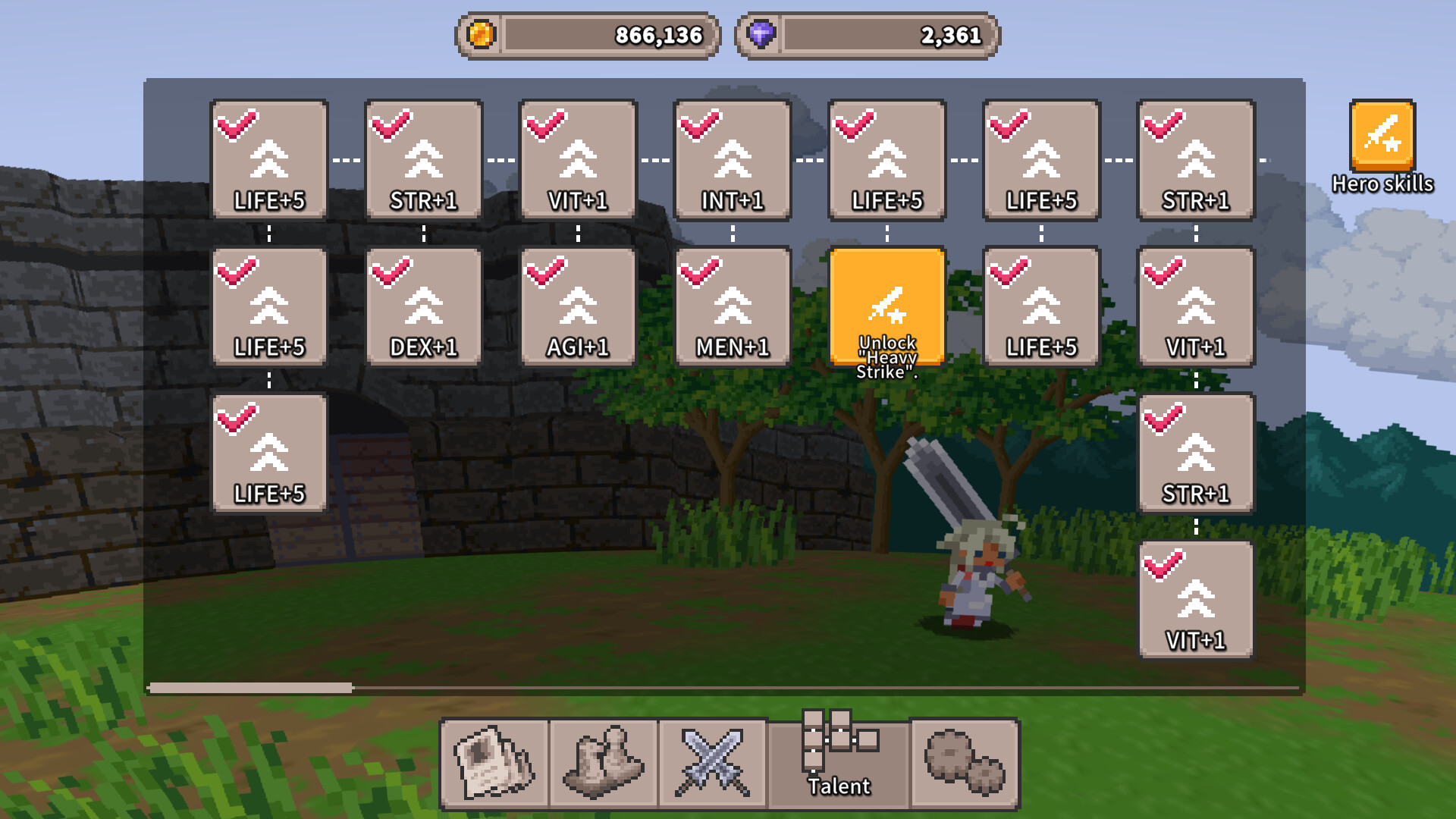
Task: Select the documents tab icon at the bottom
Action: (x=494, y=762)
